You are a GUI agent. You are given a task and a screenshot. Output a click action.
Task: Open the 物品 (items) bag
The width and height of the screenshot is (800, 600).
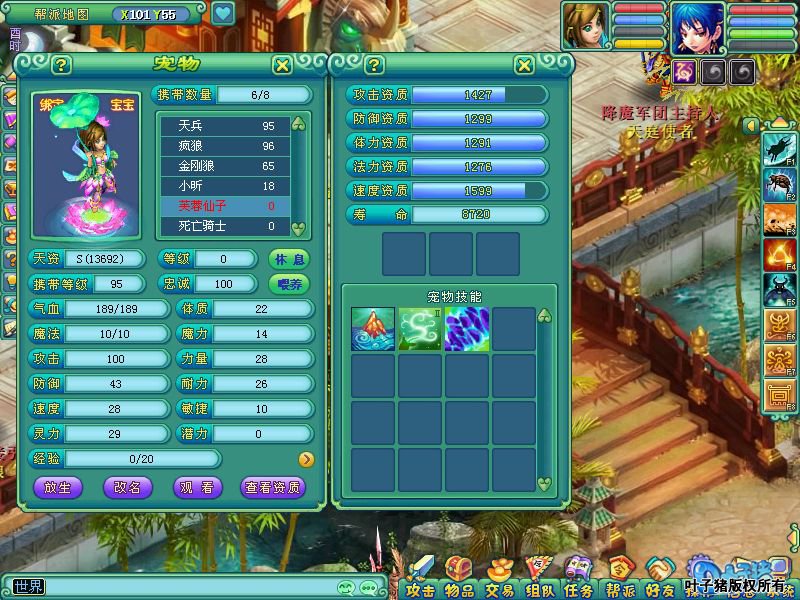pyautogui.click(x=459, y=581)
